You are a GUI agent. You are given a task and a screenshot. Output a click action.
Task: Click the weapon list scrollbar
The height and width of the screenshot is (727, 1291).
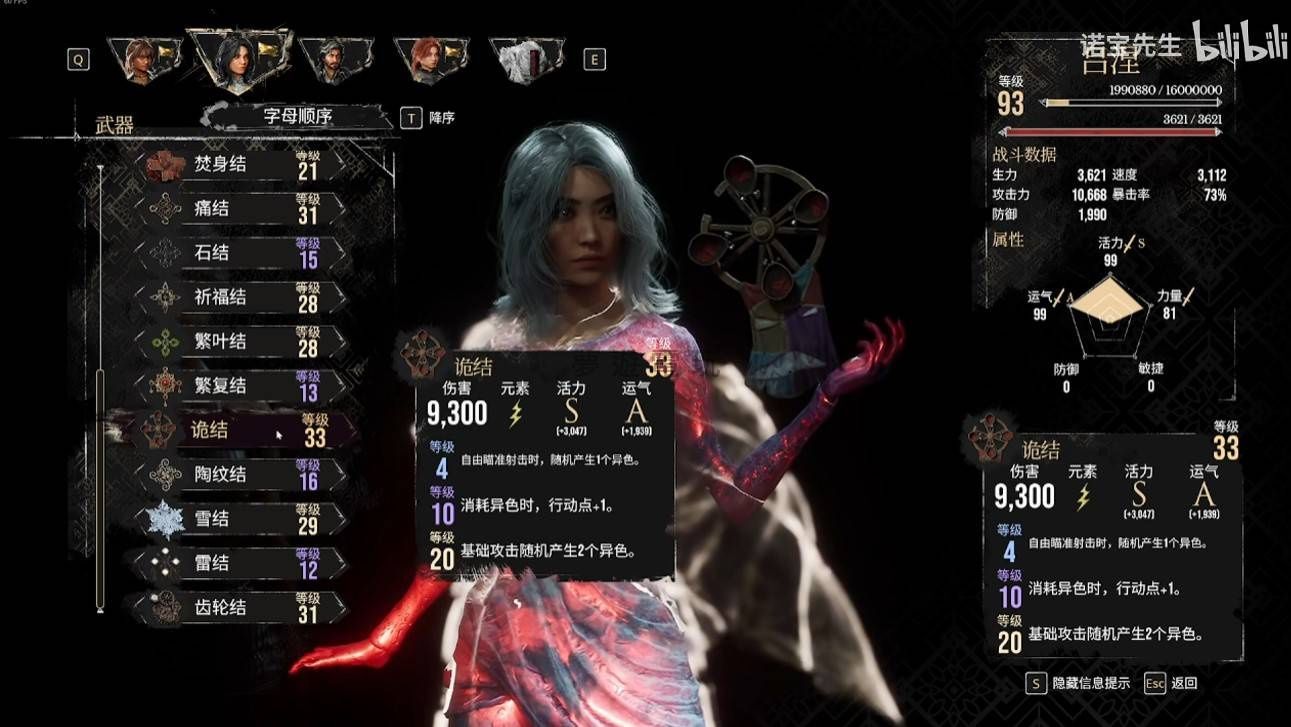tap(99, 489)
